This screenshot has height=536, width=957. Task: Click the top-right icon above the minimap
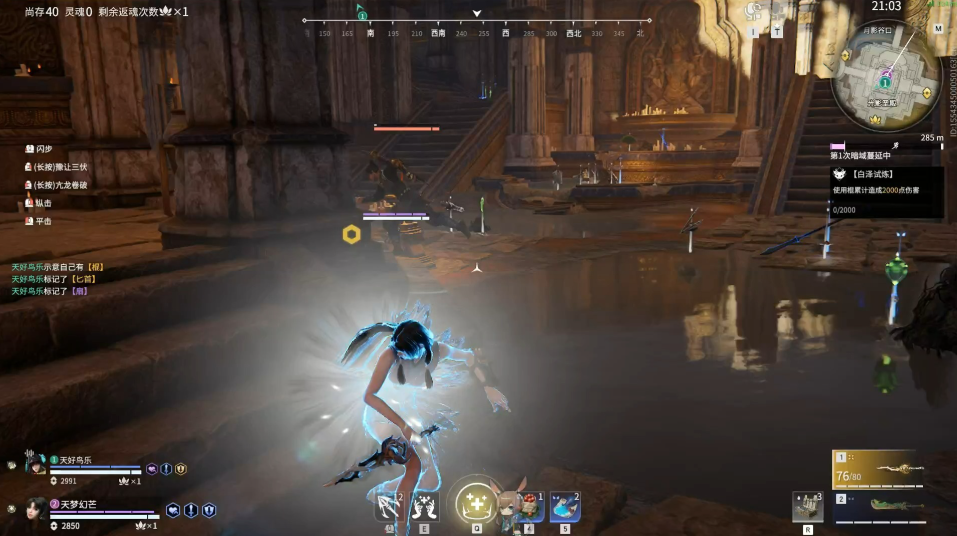click(x=938, y=29)
